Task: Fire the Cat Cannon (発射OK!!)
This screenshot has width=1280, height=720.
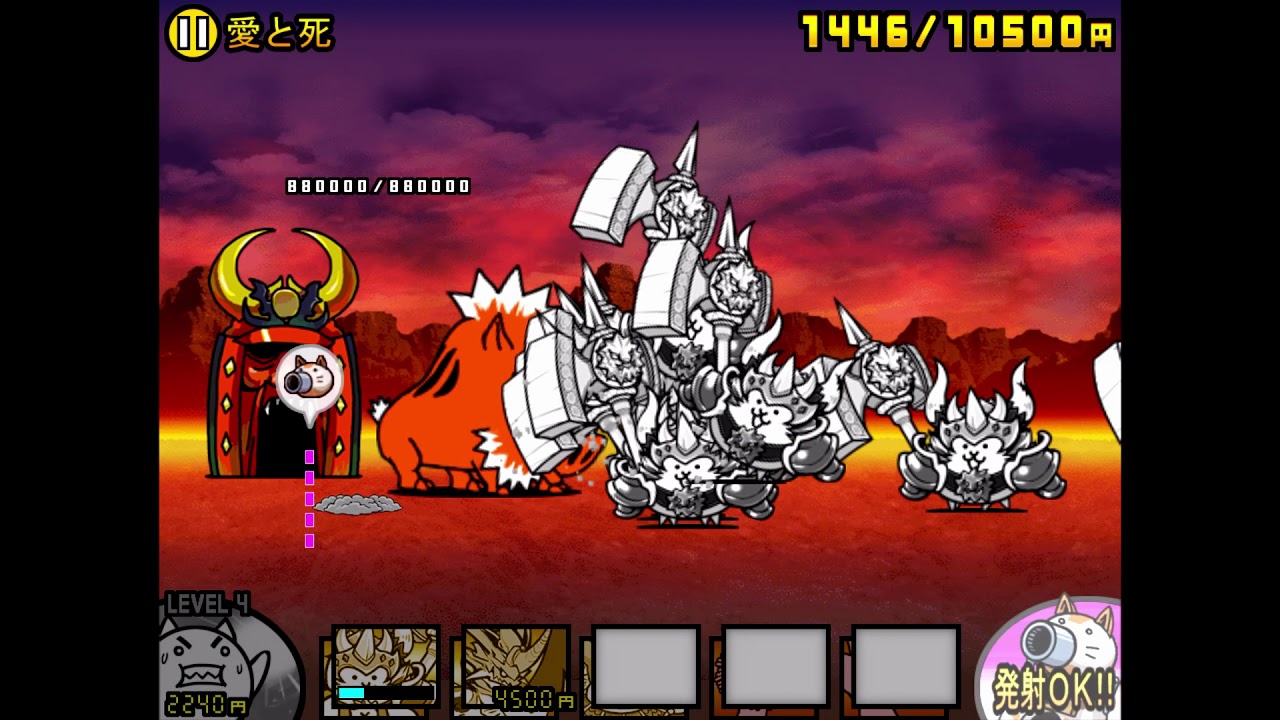Action: pos(1054,662)
